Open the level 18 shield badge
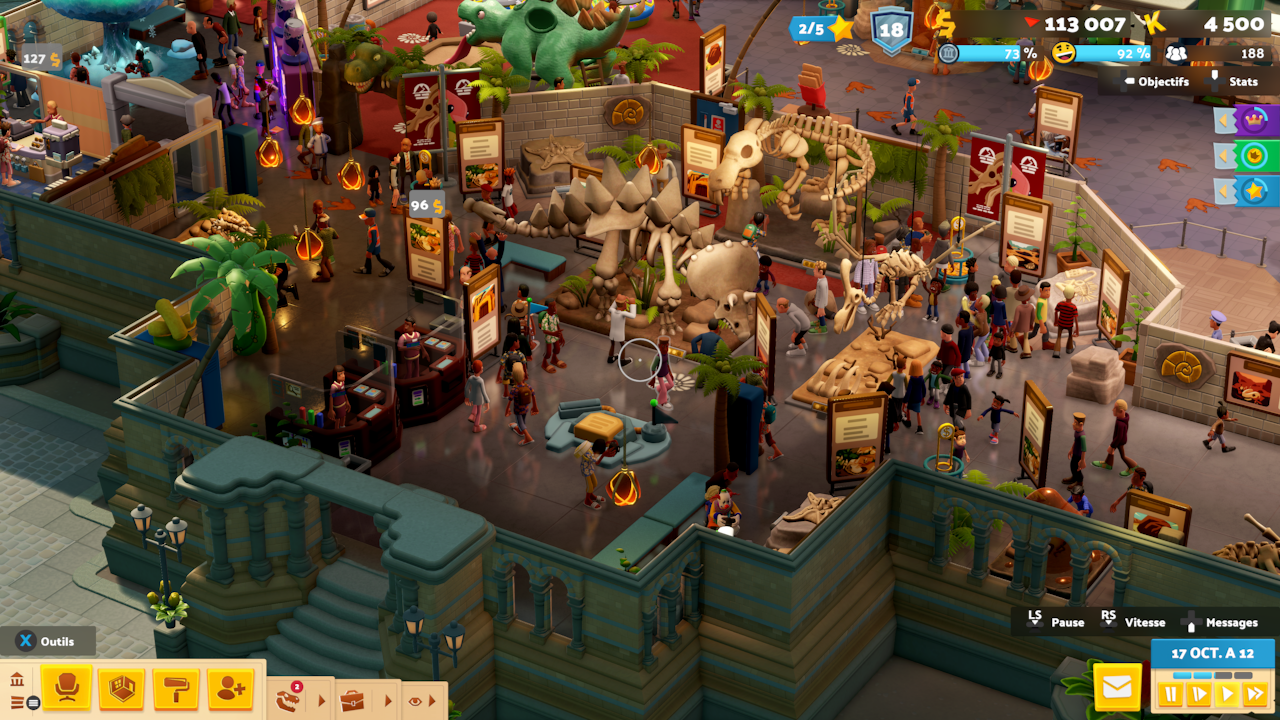 tap(890, 30)
